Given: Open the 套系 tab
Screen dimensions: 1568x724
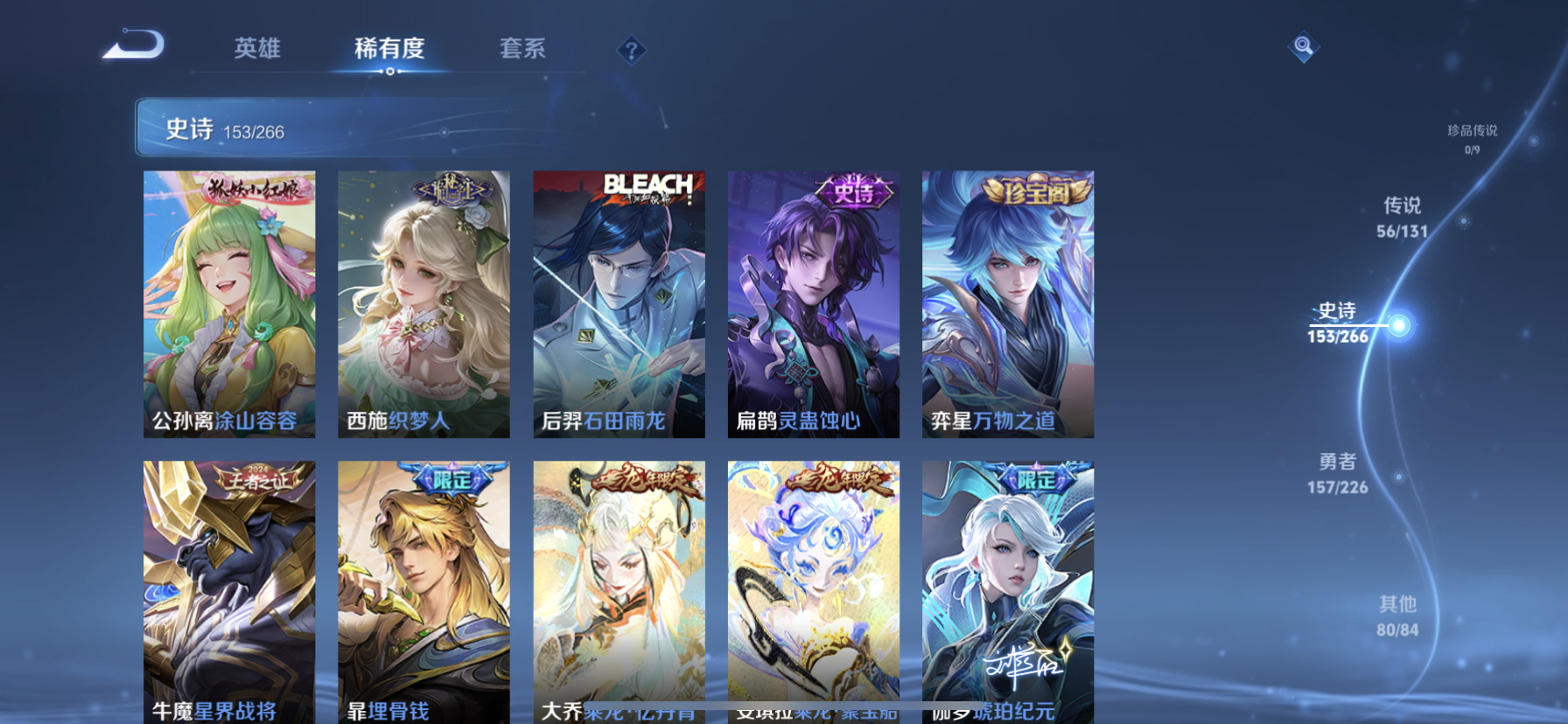Looking at the screenshot, I should (522, 48).
